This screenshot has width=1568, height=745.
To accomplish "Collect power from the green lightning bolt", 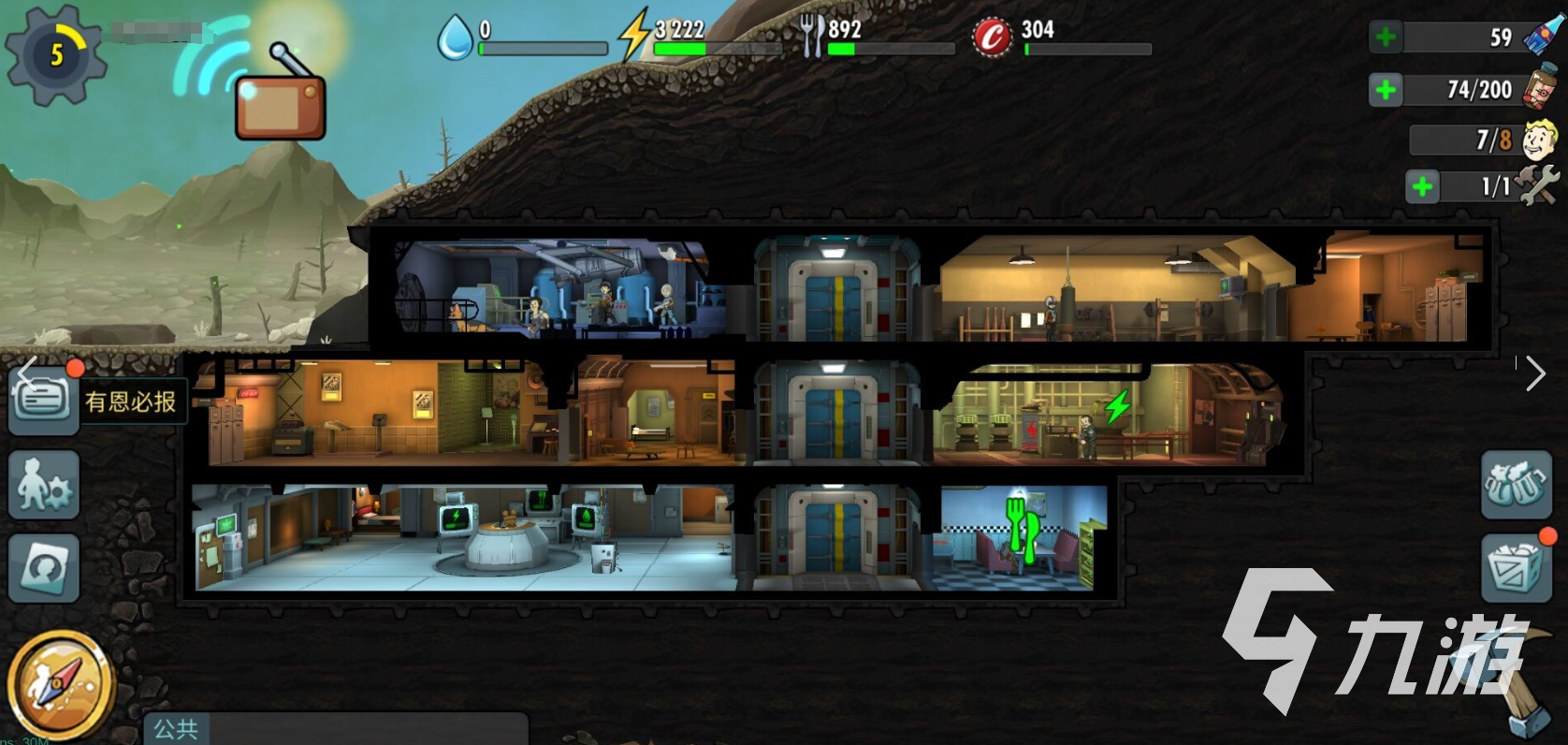I will click(x=1117, y=407).
